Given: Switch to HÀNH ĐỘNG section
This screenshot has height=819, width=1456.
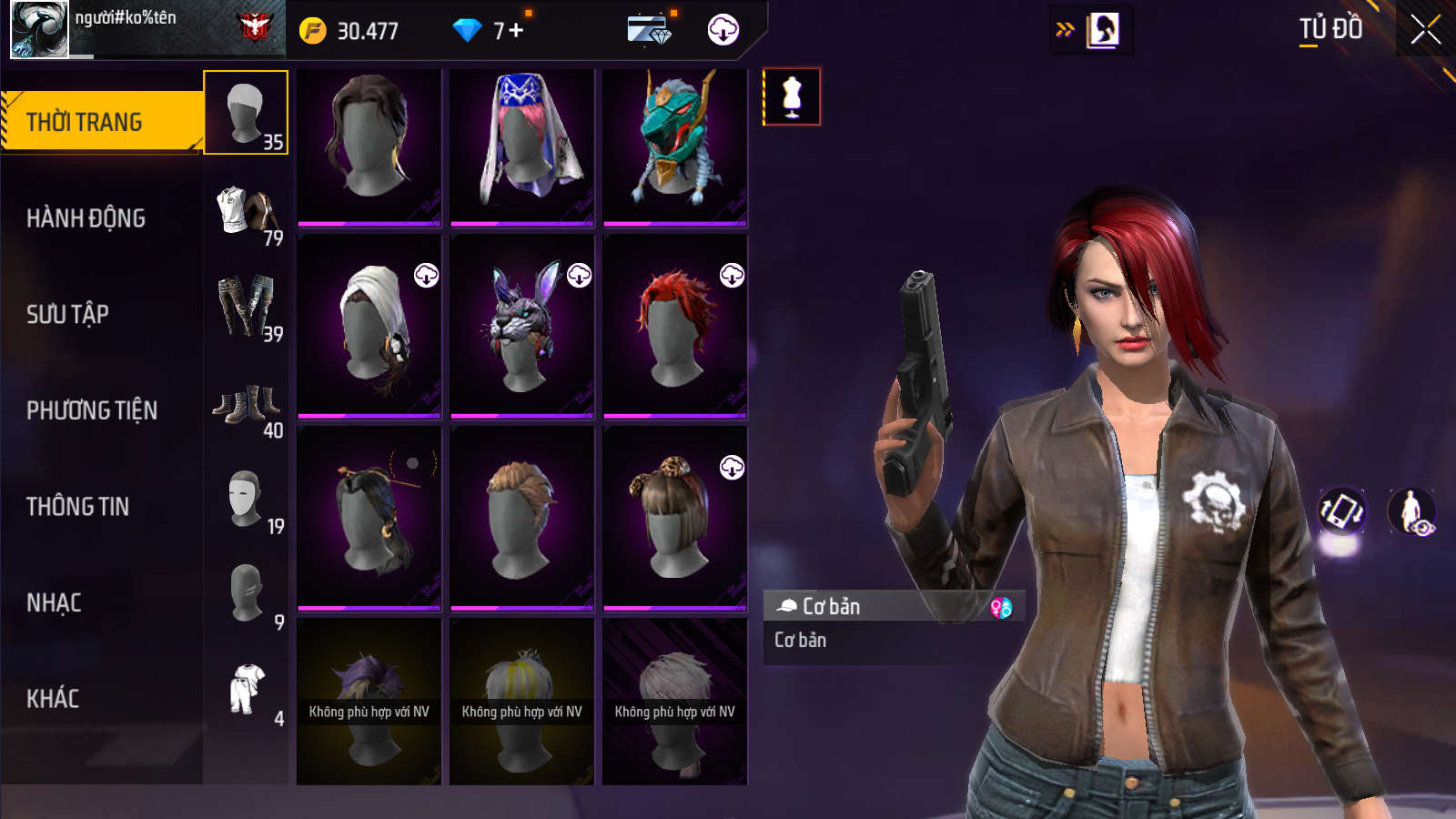Looking at the screenshot, I should click(x=86, y=218).
